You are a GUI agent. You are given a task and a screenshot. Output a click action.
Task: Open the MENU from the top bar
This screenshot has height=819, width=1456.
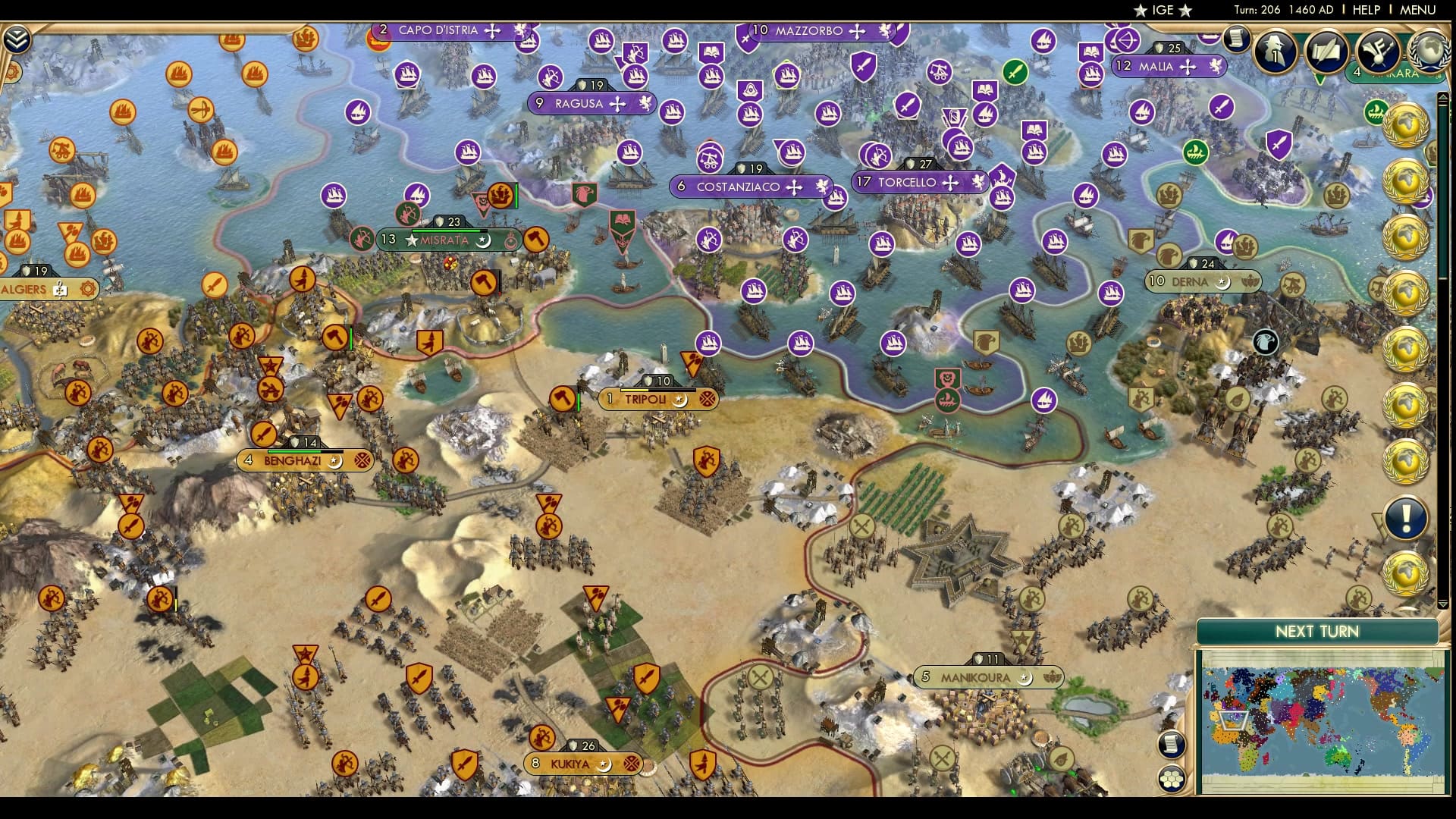(1417, 10)
